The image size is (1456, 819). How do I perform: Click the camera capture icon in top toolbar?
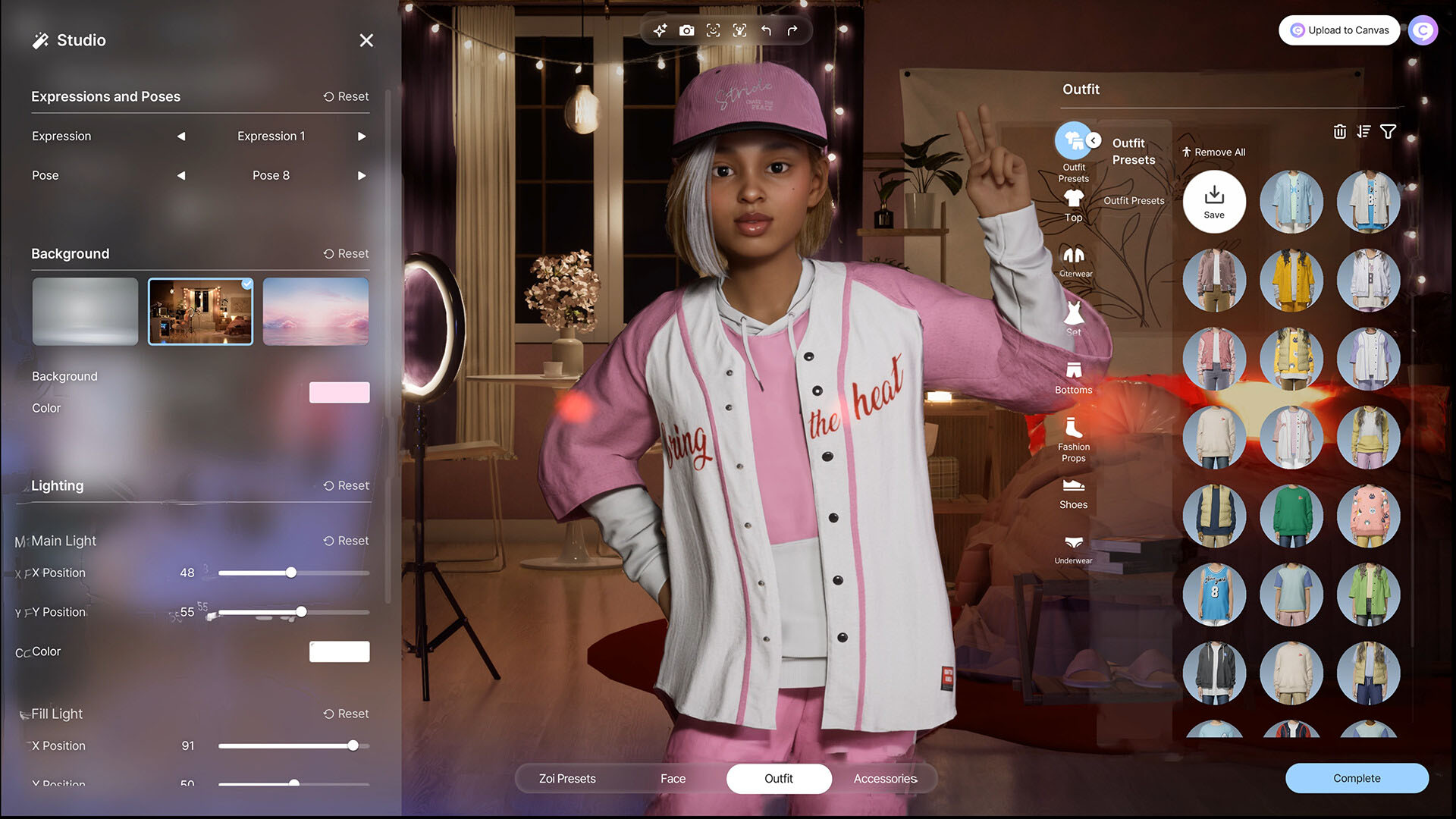(687, 30)
